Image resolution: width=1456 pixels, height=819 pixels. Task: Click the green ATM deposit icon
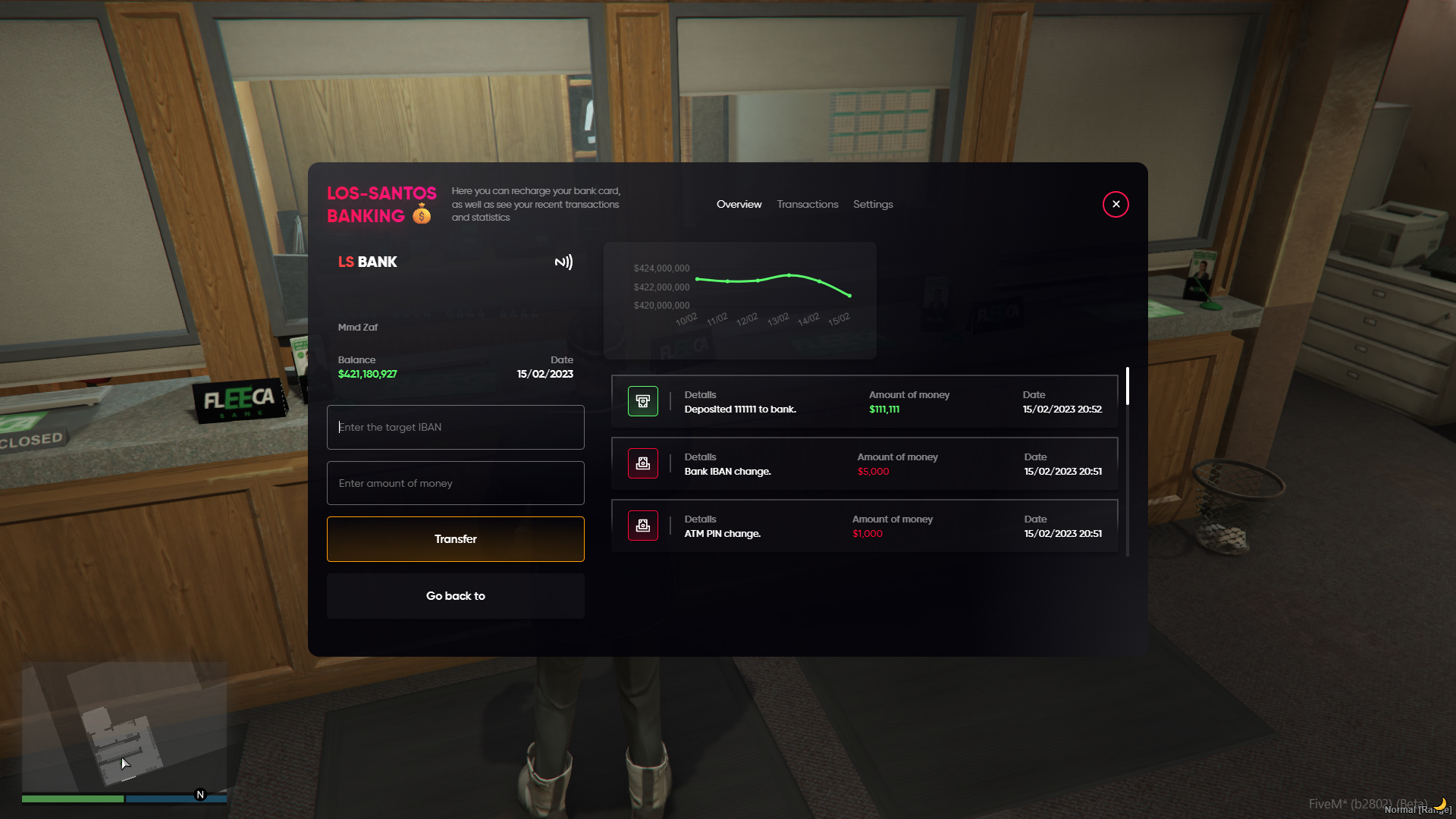(642, 400)
